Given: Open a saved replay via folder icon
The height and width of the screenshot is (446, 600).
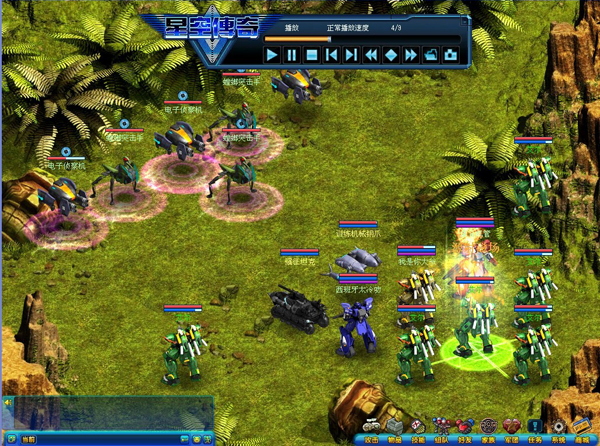Looking at the screenshot, I should pyautogui.click(x=430, y=54).
